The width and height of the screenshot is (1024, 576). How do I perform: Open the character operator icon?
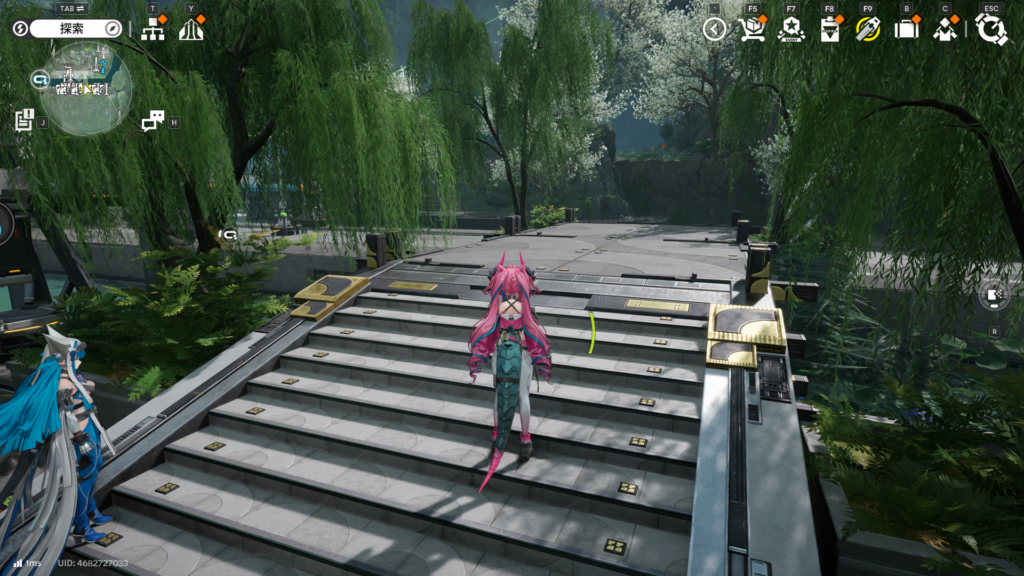coord(945,29)
